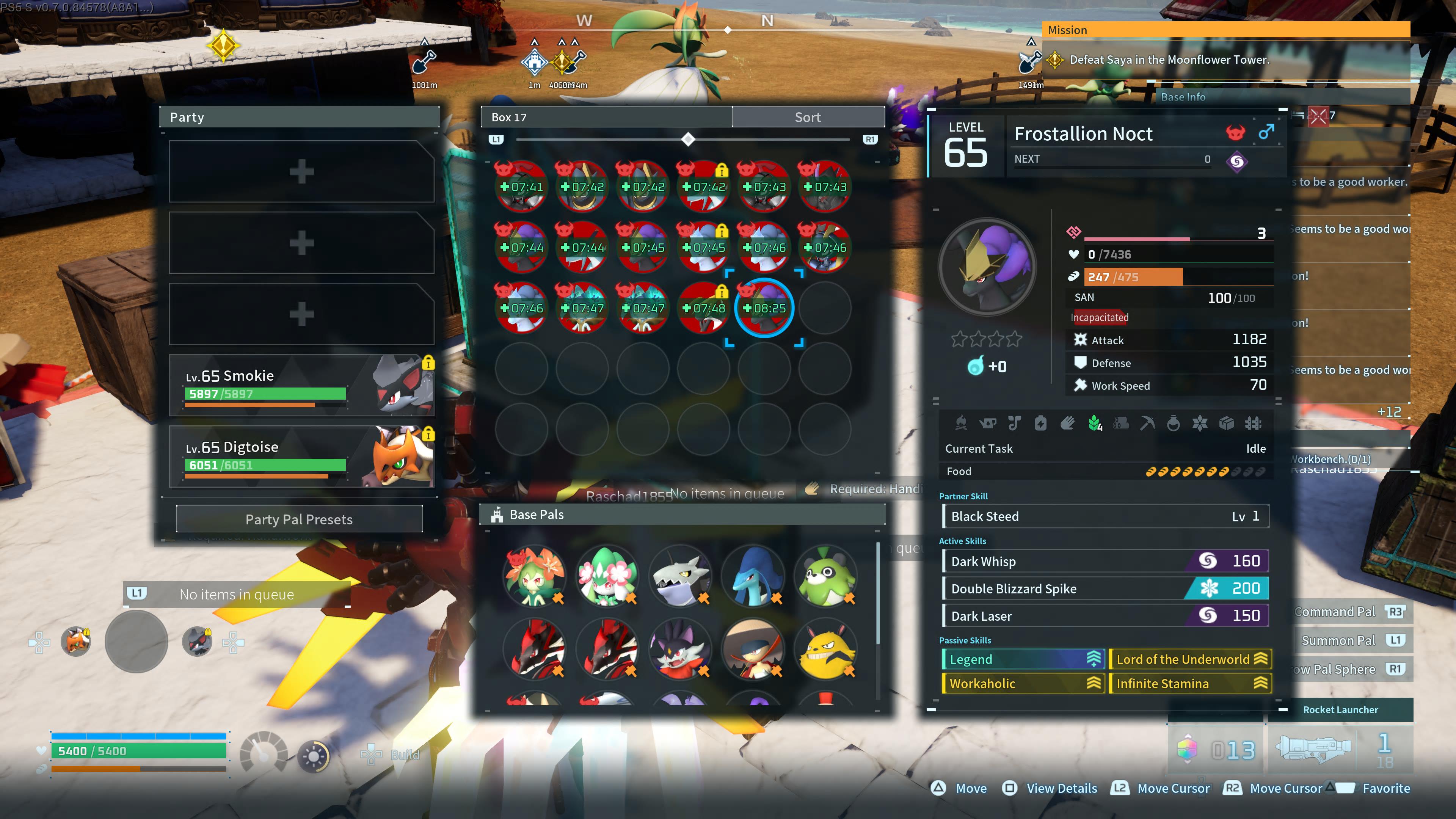Select the green panda pal in Base Pals

click(826, 576)
